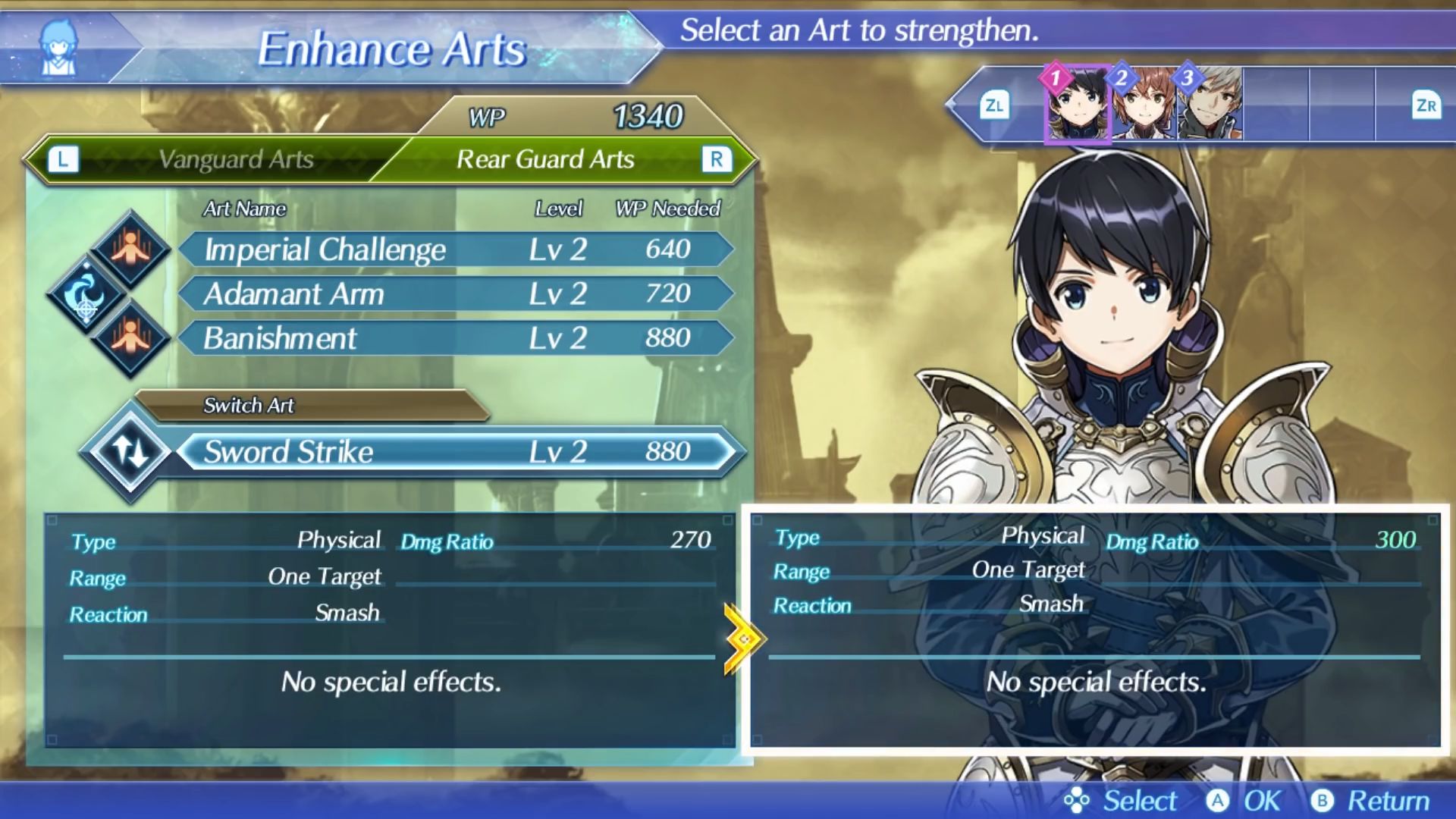Switch to the brown-haired character portrait numbered 2
The height and width of the screenshot is (819, 1456).
point(1144,105)
